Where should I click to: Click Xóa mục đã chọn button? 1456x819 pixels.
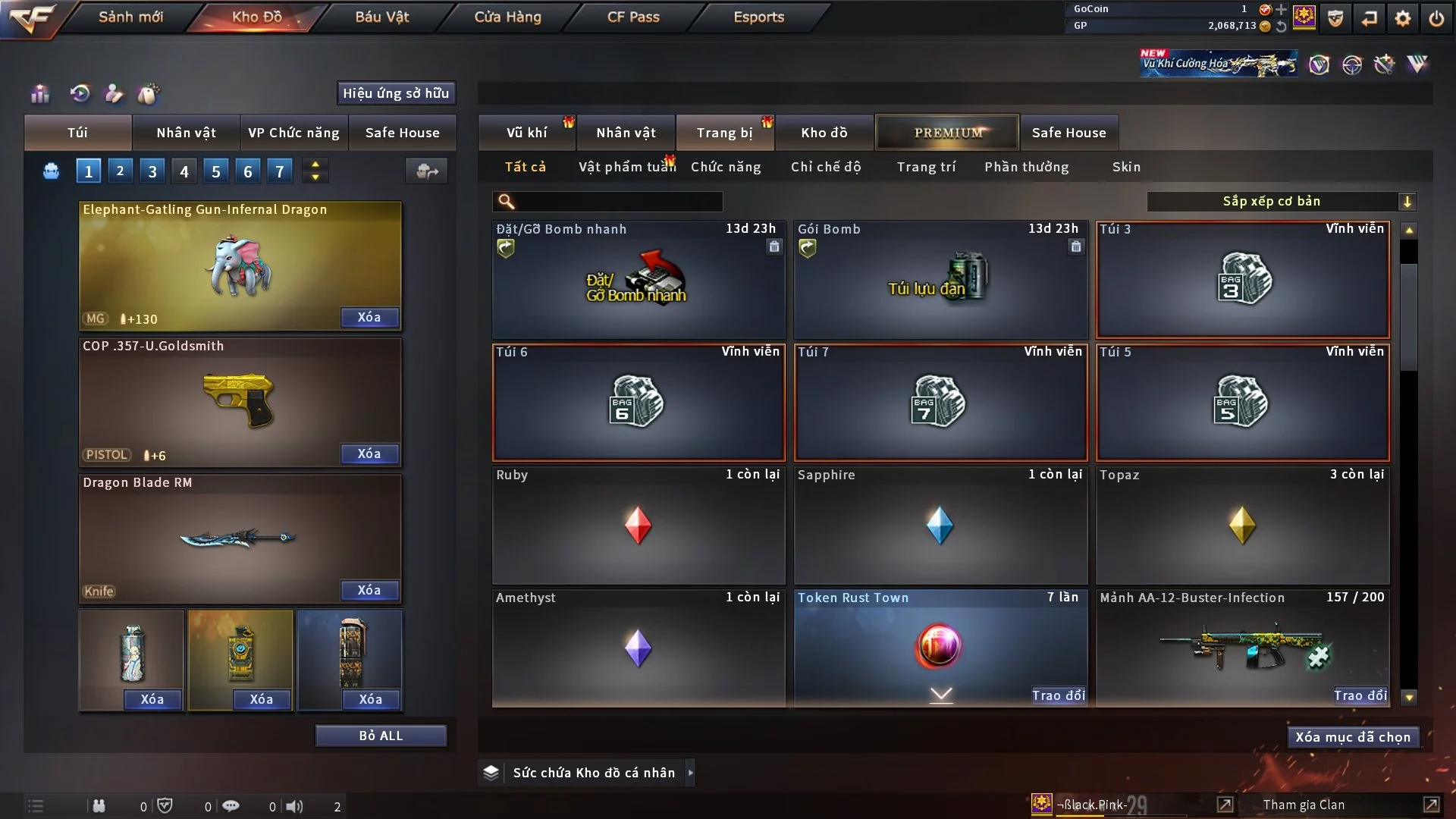(1353, 737)
